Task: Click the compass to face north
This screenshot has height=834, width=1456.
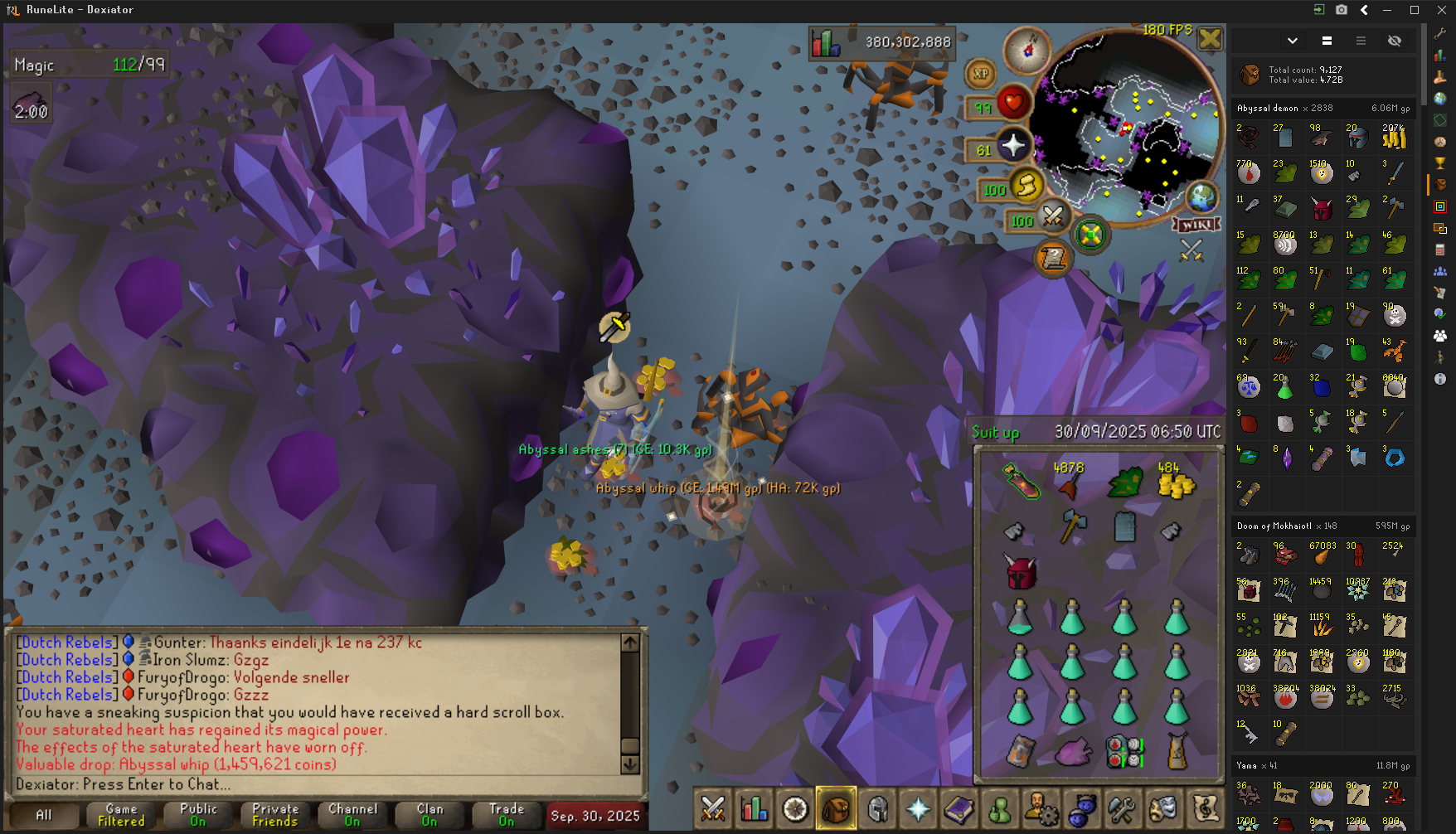Action: coord(1027,50)
